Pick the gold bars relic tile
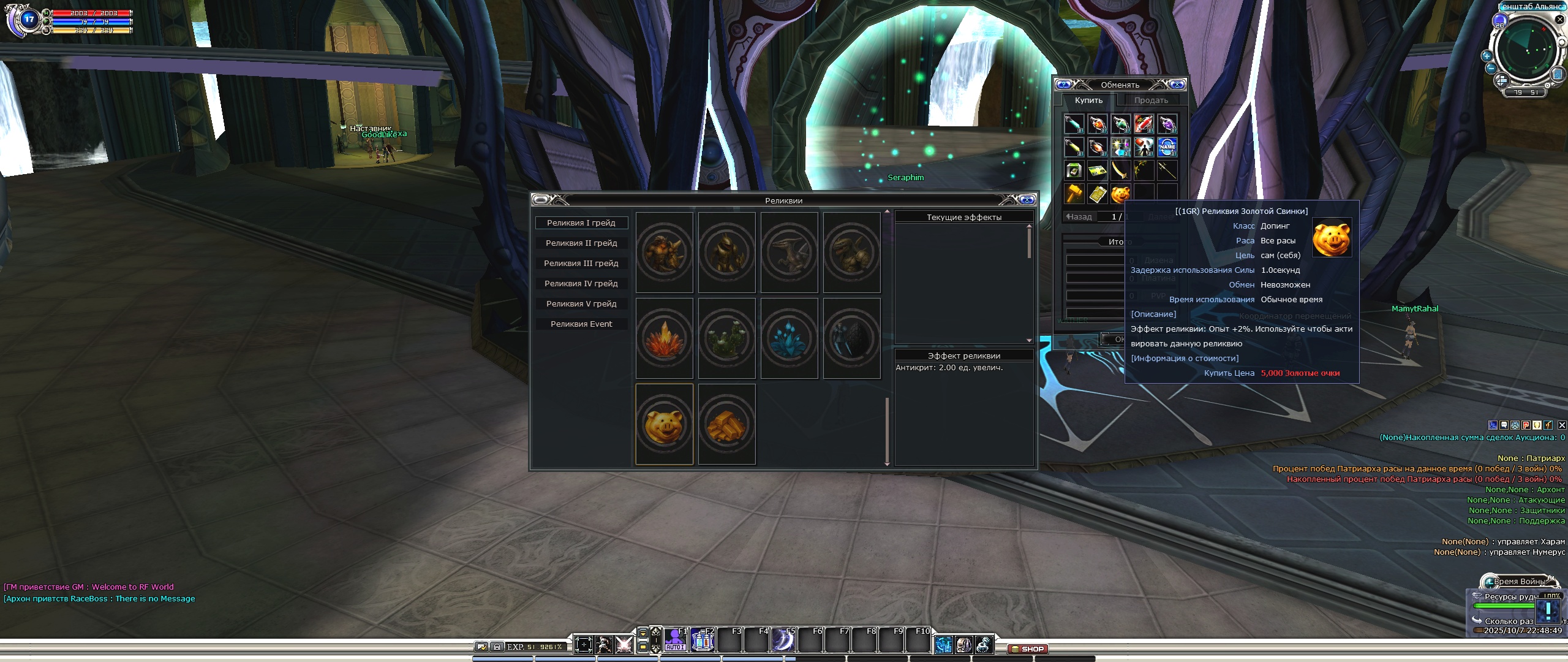The height and width of the screenshot is (662, 1568). tap(727, 424)
